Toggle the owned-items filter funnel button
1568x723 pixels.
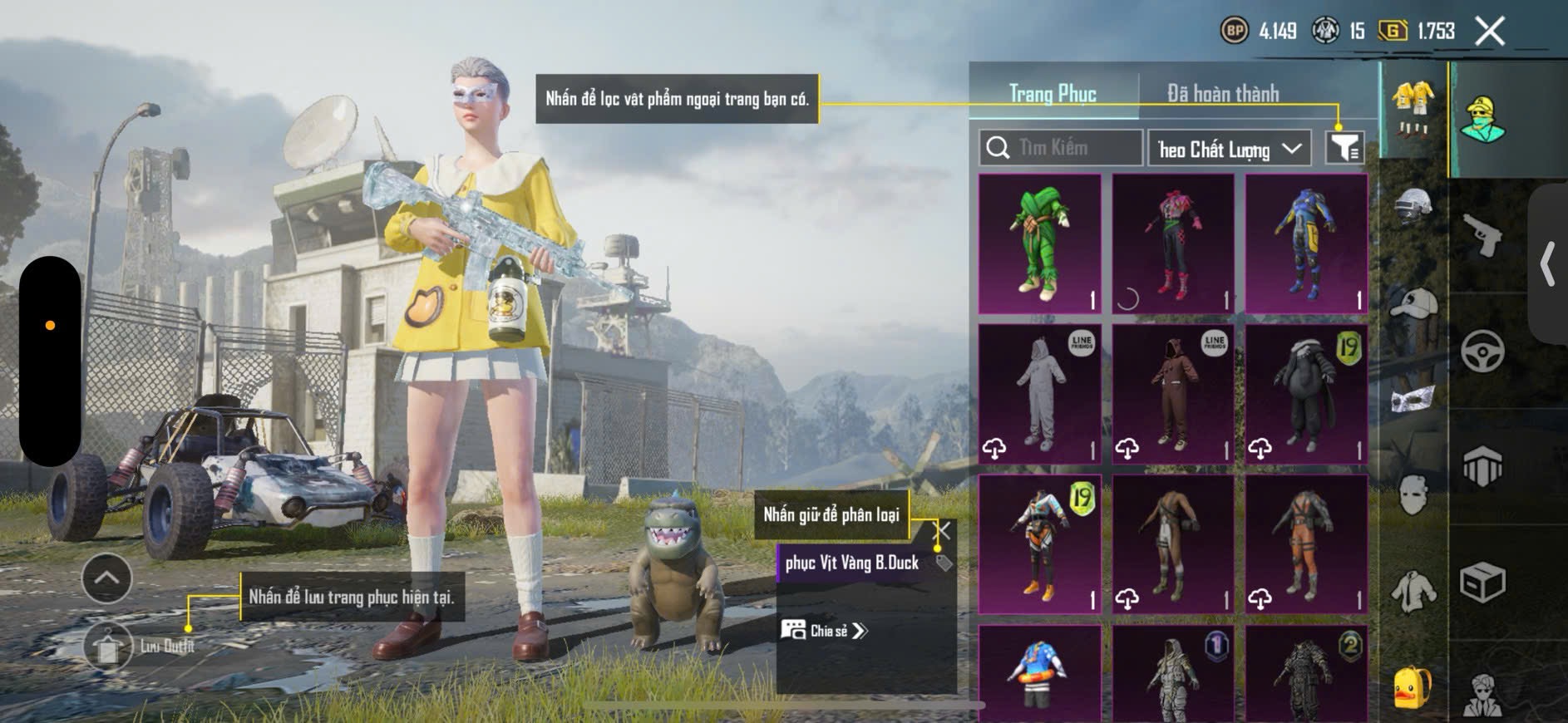(x=1344, y=148)
